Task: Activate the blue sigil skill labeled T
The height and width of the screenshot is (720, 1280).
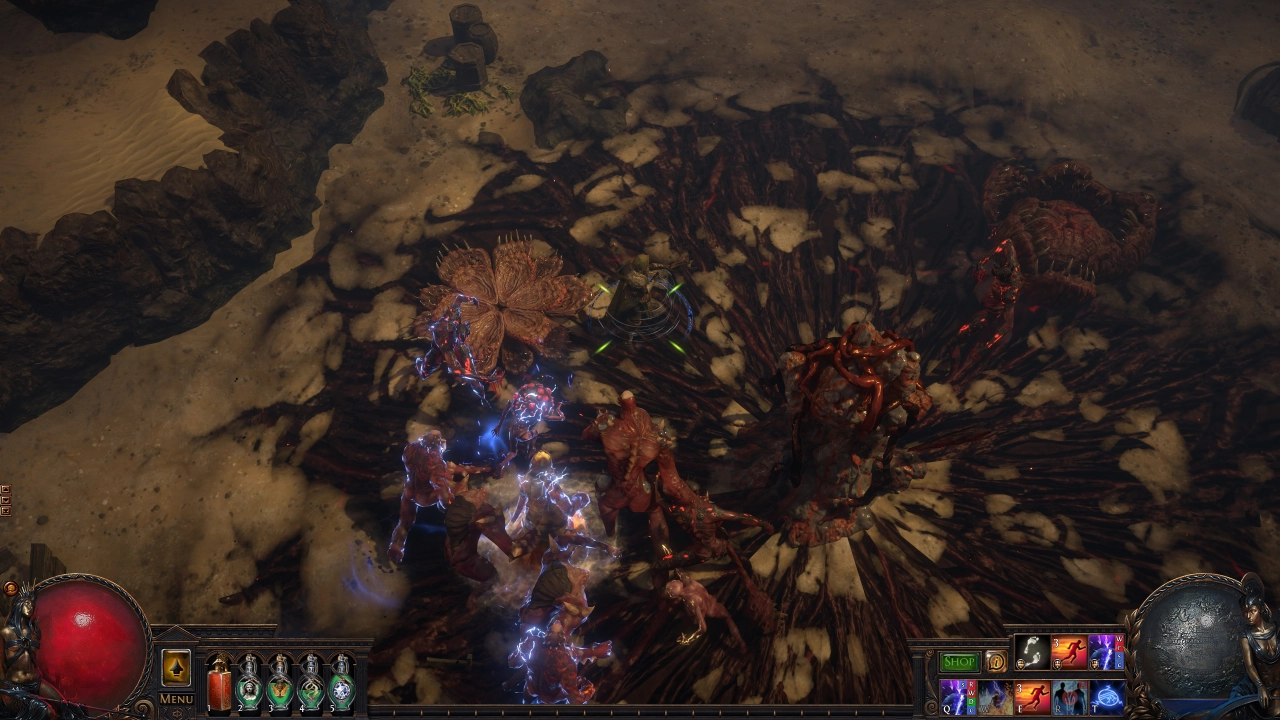Action: click(x=1106, y=696)
